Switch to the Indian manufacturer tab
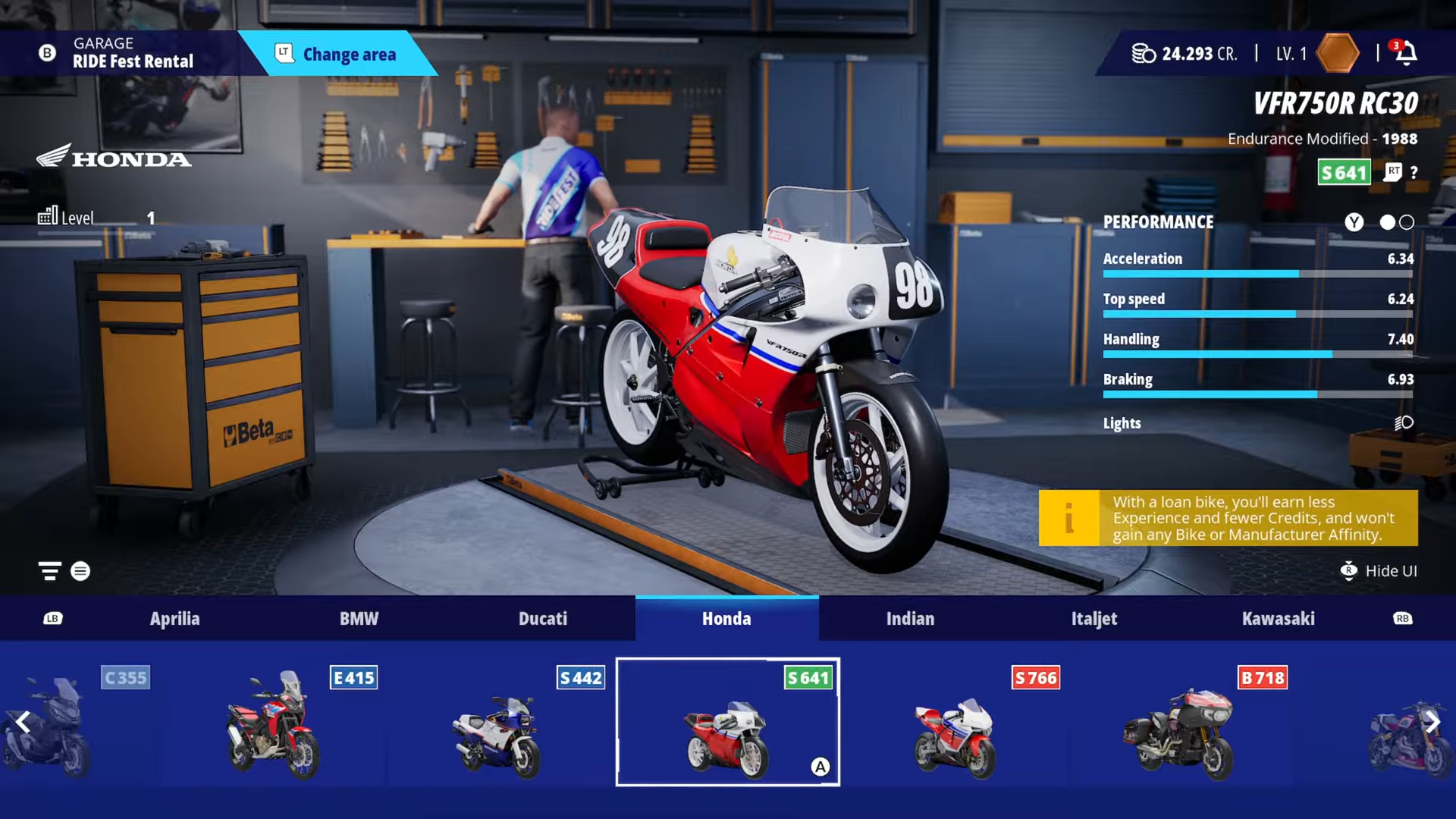Image resolution: width=1456 pixels, height=819 pixels. click(910, 619)
